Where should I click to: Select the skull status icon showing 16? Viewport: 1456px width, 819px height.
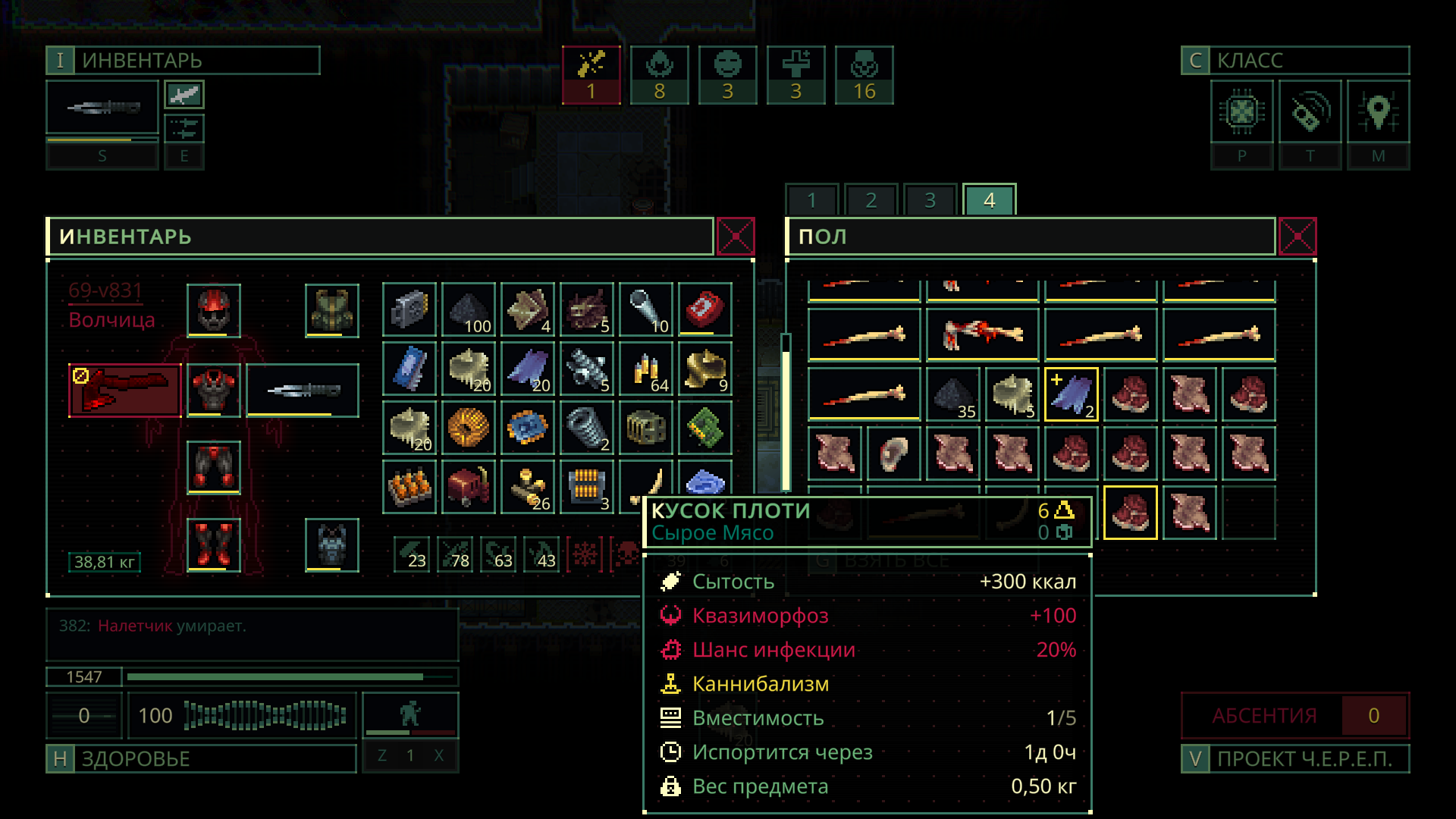864,75
